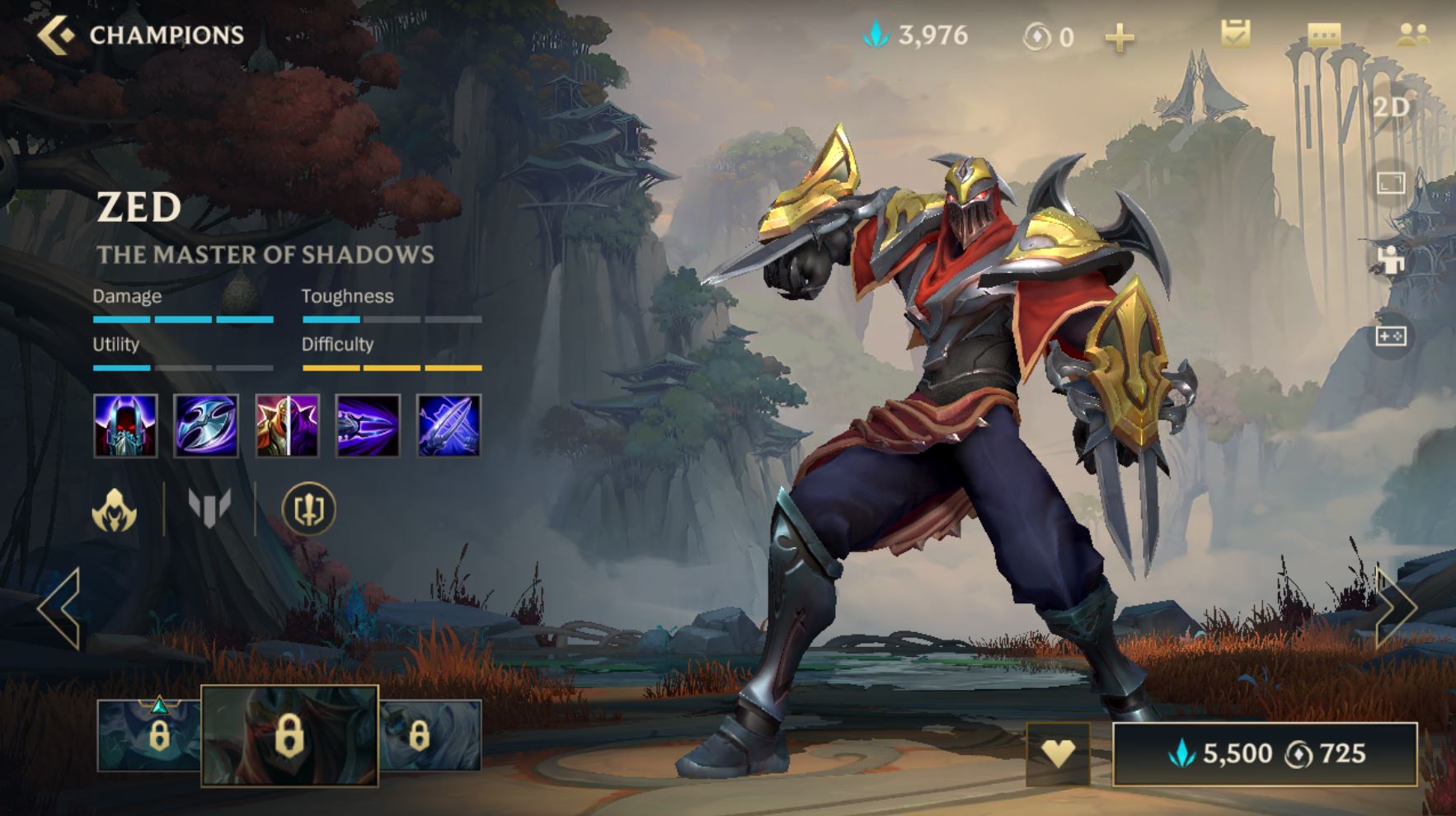Screen dimensions: 1456x816
Task: Switch to the previous champion
Action: tap(59, 608)
